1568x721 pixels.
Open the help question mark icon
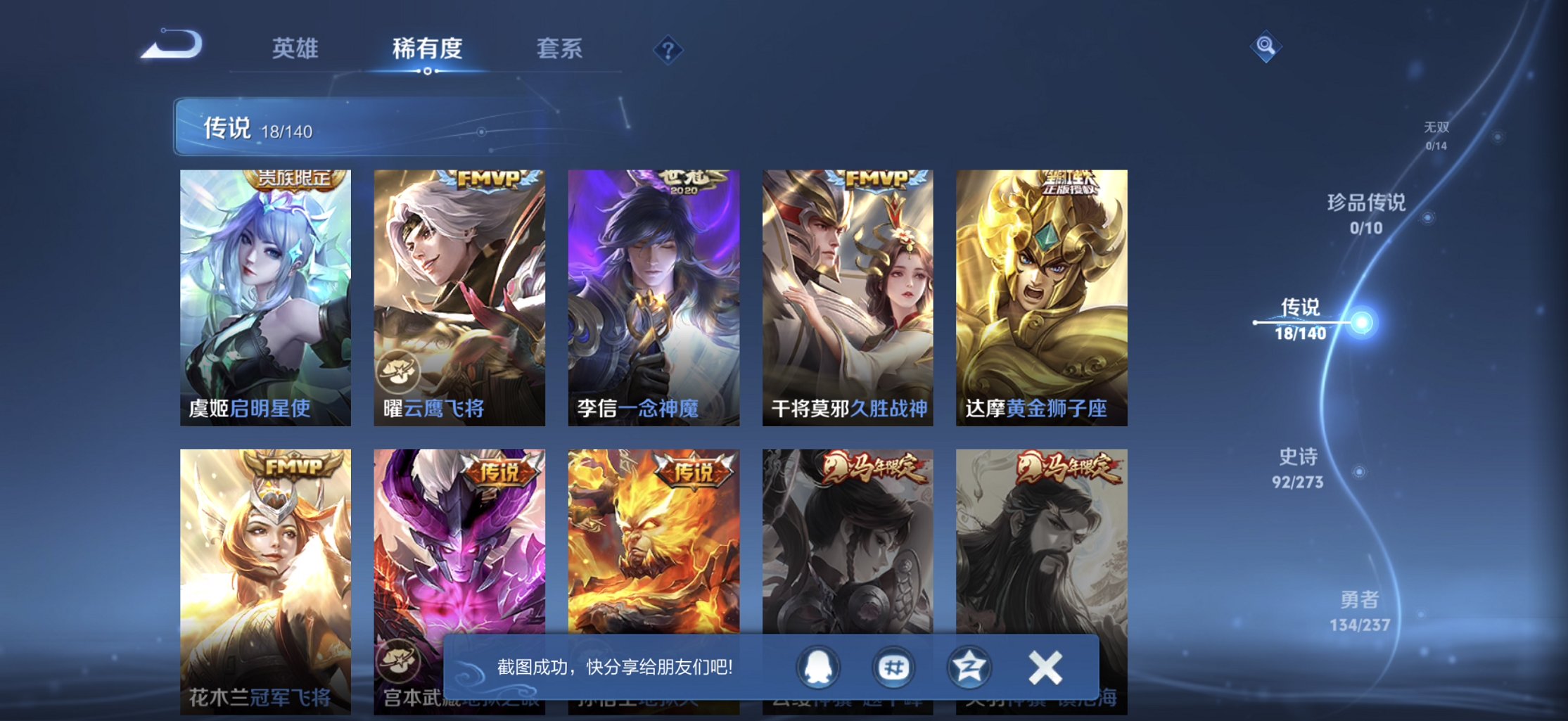[669, 49]
